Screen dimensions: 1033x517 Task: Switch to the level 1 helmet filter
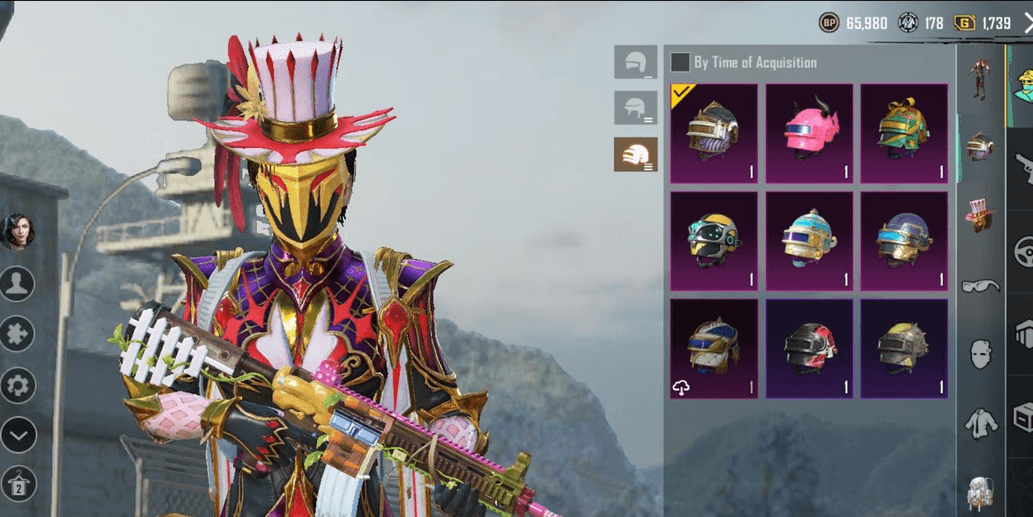(635, 62)
